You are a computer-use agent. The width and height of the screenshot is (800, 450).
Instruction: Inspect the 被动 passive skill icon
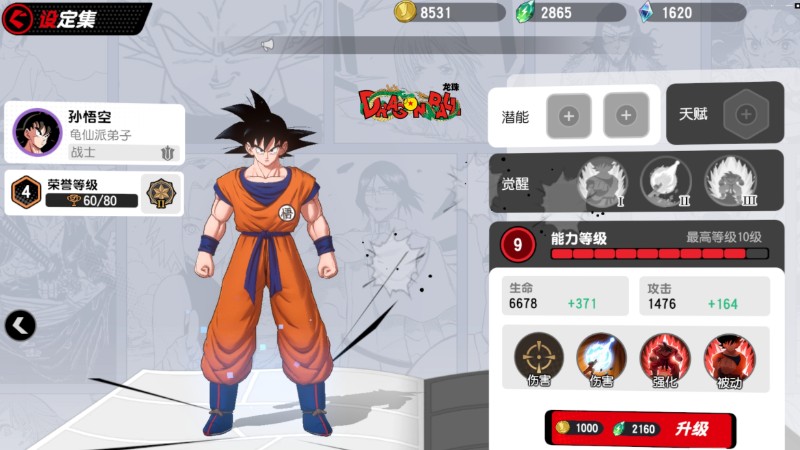[x=729, y=357]
